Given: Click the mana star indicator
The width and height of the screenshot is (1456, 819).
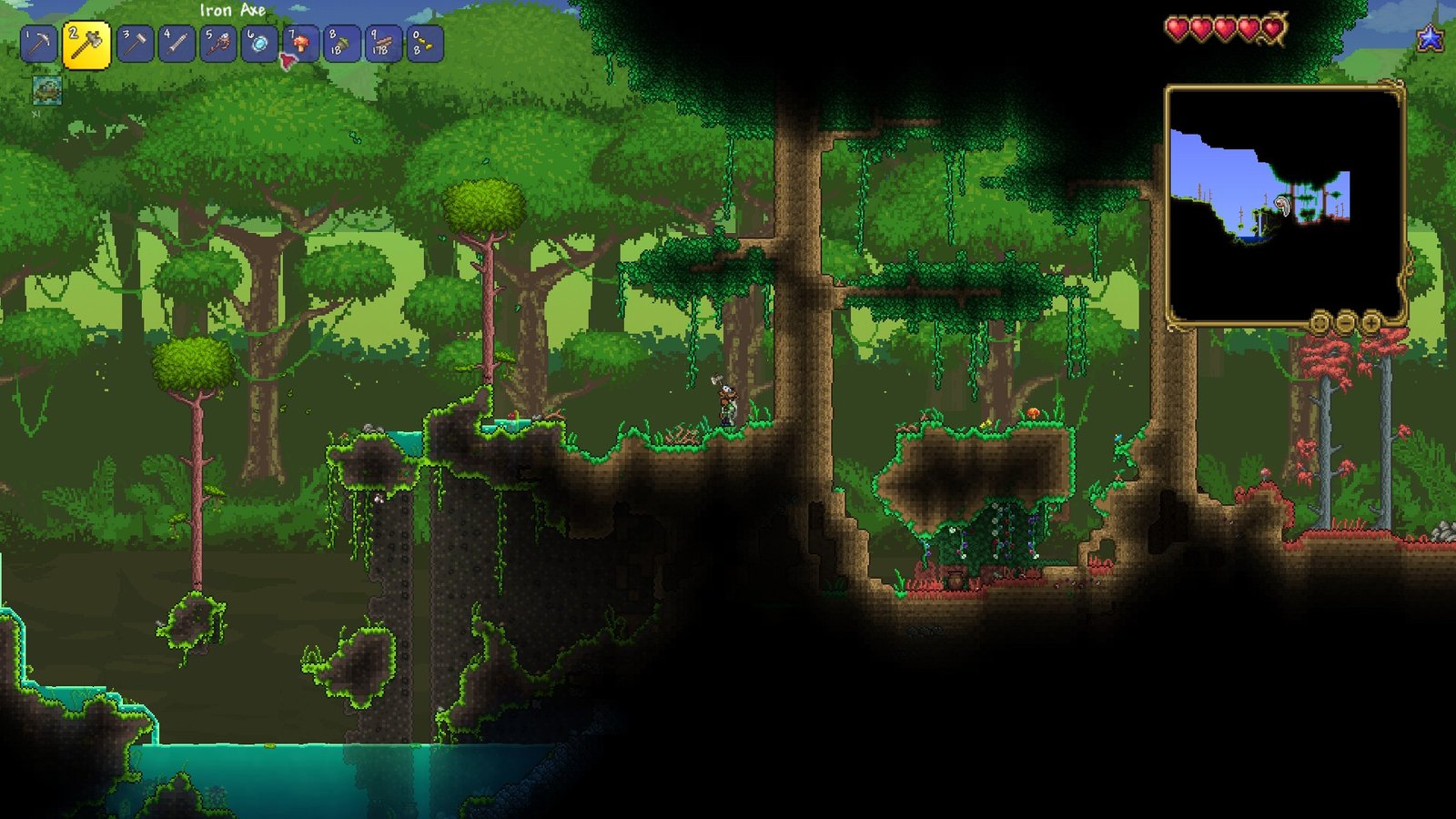Looking at the screenshot, I should click(x=1431, y=38).
